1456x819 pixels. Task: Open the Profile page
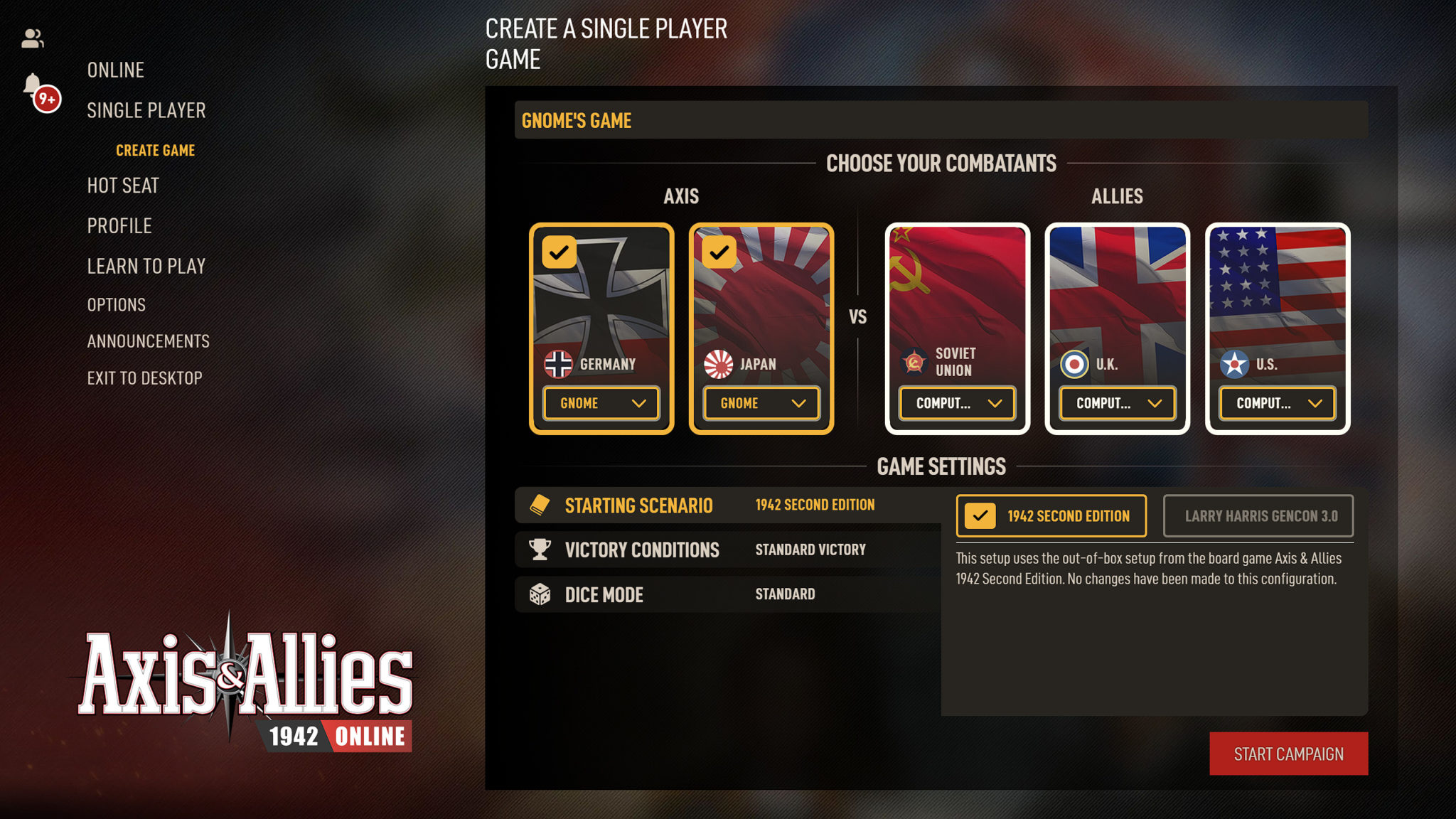coord(119,226)
